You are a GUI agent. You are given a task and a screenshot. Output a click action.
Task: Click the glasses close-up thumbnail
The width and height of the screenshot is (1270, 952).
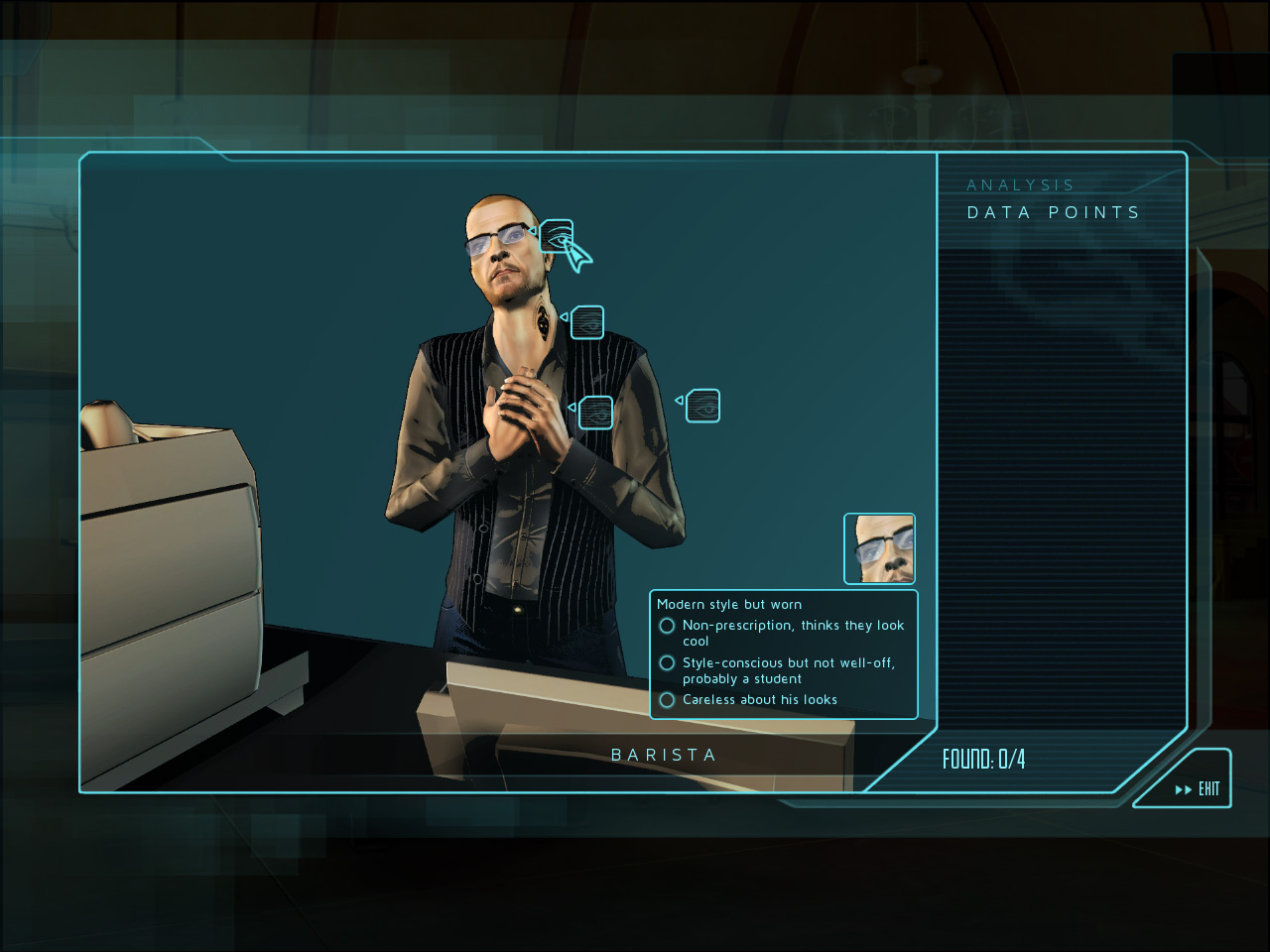(x=879, y=547)
